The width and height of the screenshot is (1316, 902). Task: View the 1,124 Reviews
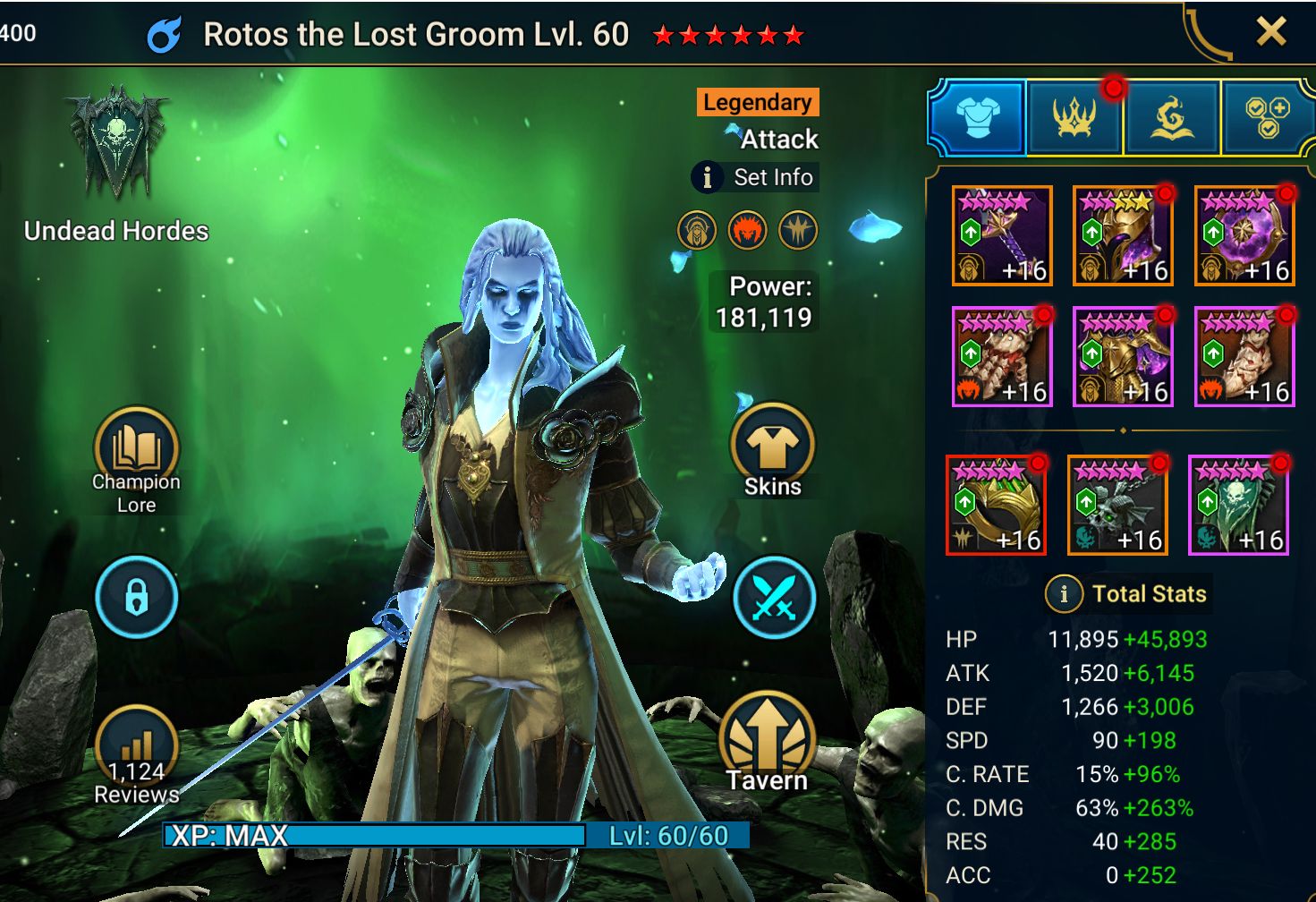tap(136, 756)
